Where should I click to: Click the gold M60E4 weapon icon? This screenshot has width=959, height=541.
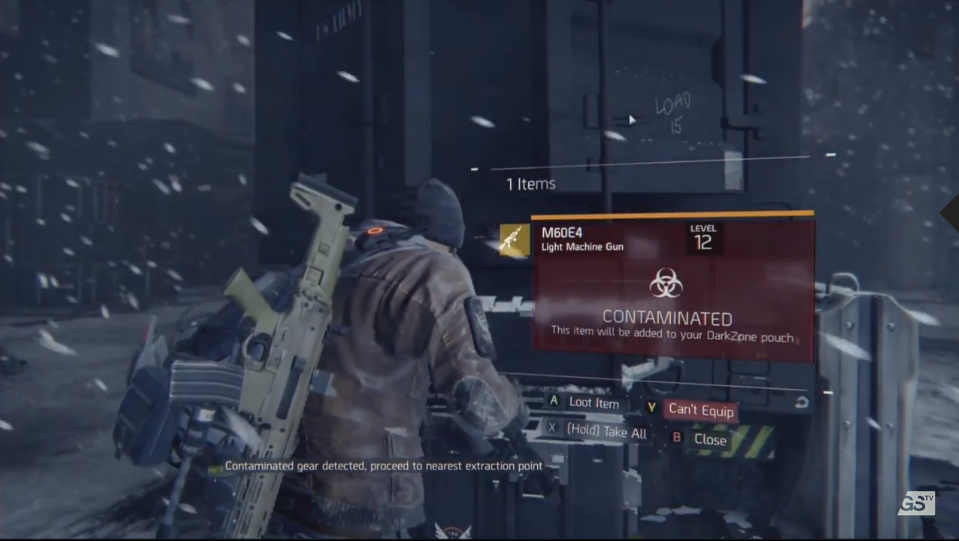pos(513,238)
